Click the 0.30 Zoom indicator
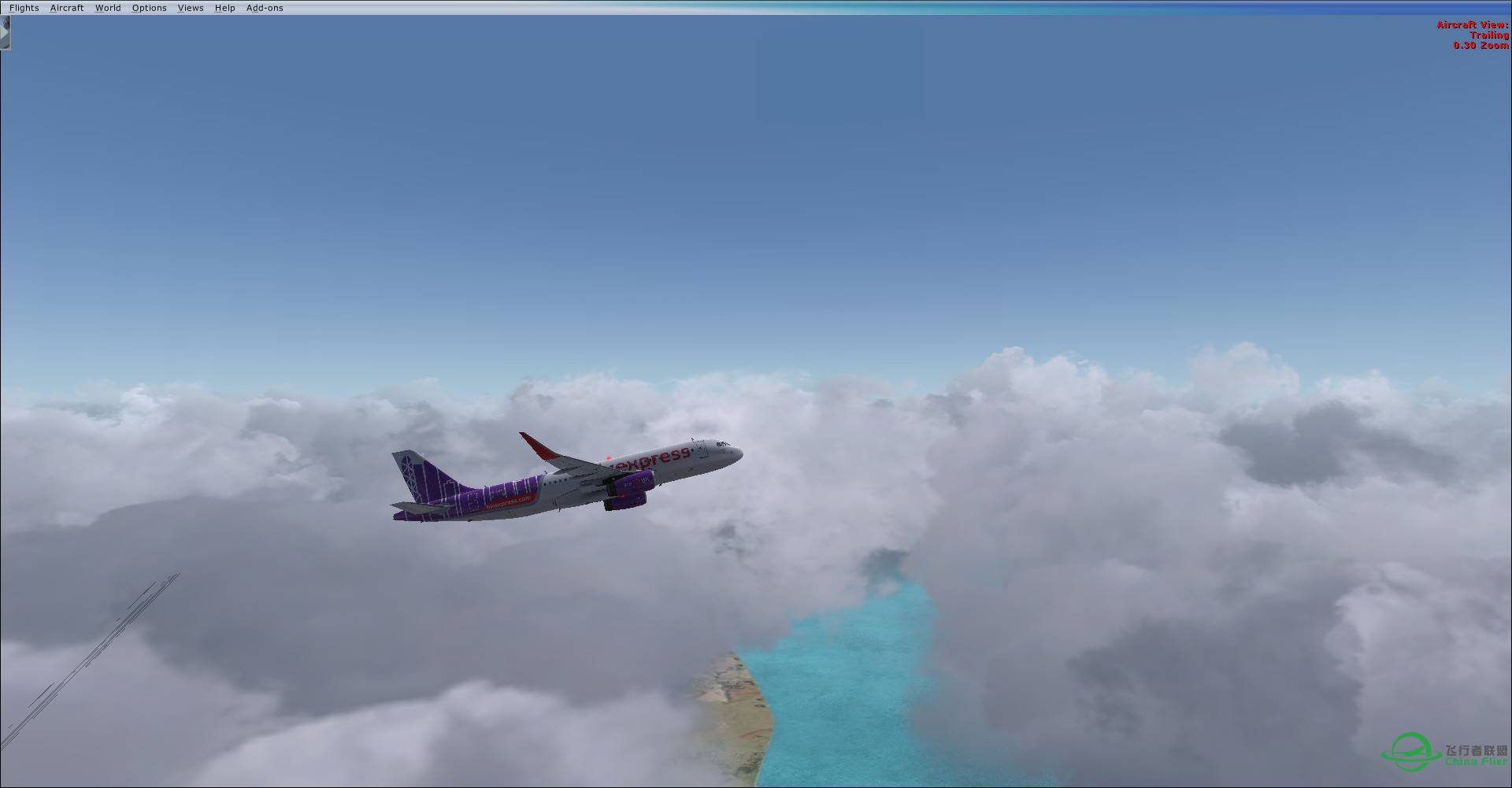Screen dimensions: 1512x788 [x=1480, y=45]
